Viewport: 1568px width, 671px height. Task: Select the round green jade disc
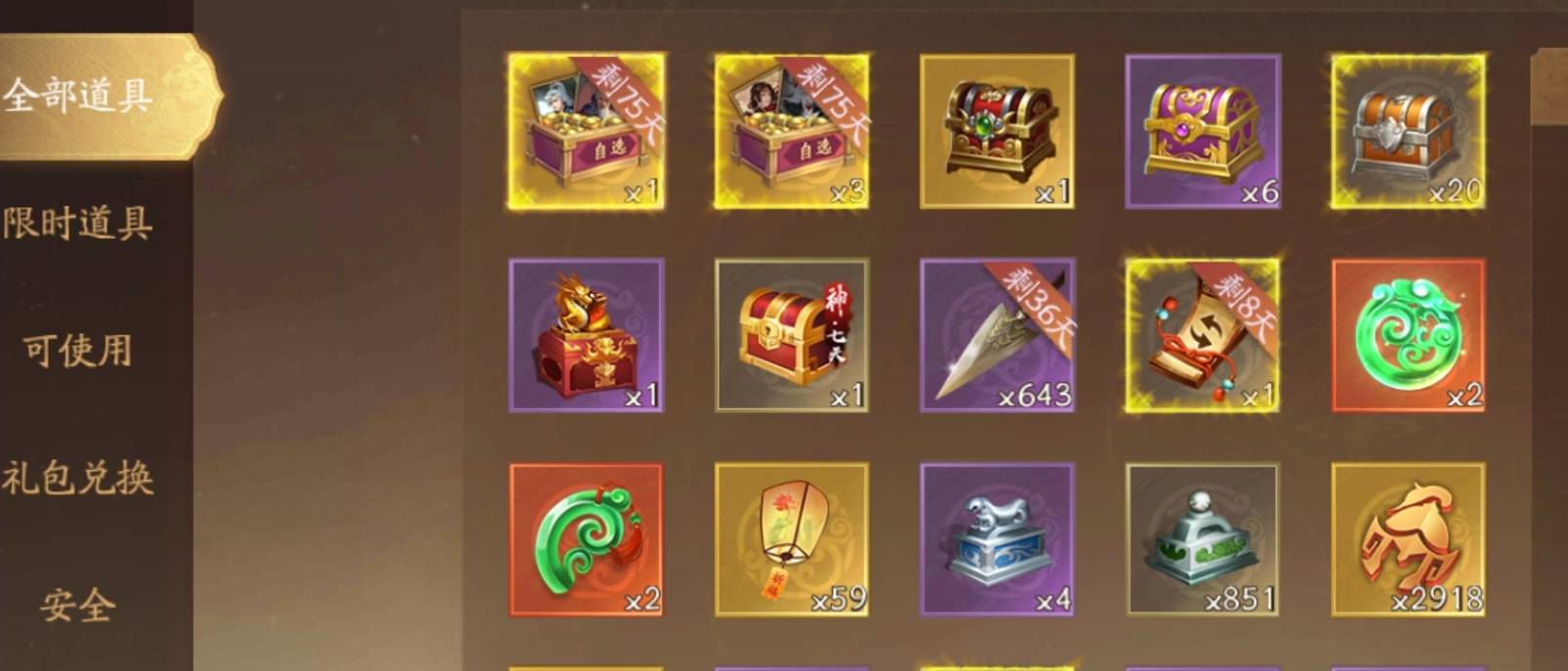pyautogui.click(x=1408, y=335)
